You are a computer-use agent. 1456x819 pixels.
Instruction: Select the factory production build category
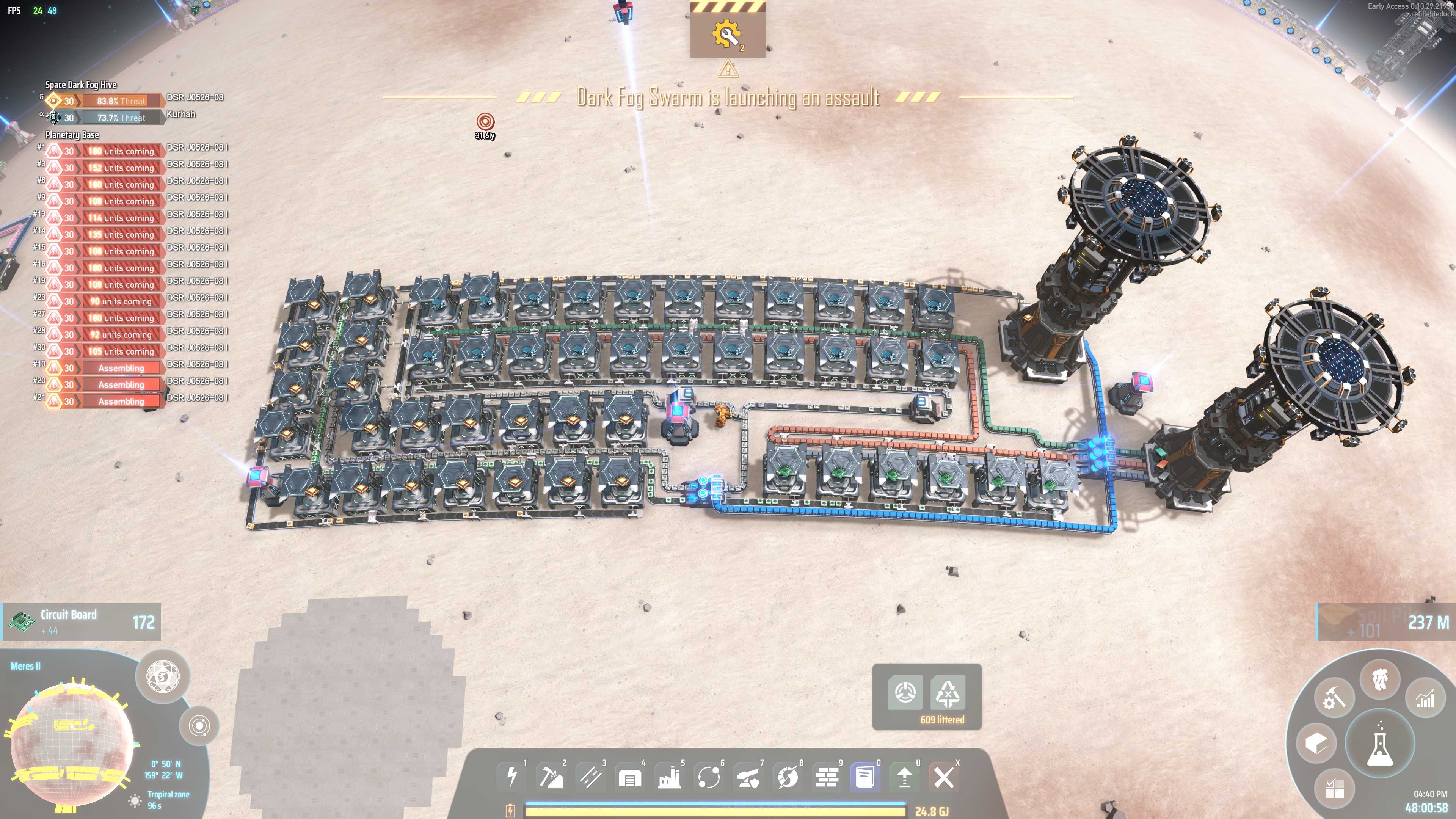click(x=669, y=777)
